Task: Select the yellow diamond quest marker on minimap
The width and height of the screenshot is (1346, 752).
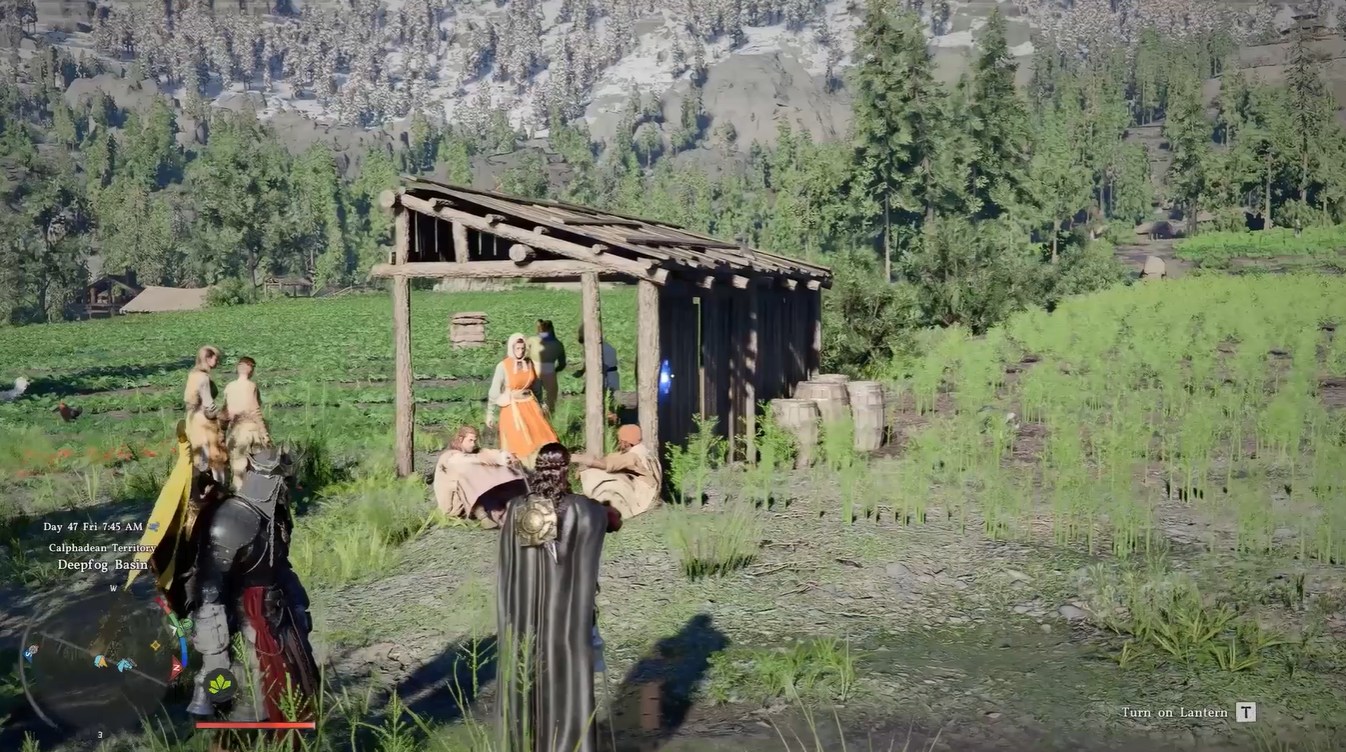Action: click(x=155, y=645)
